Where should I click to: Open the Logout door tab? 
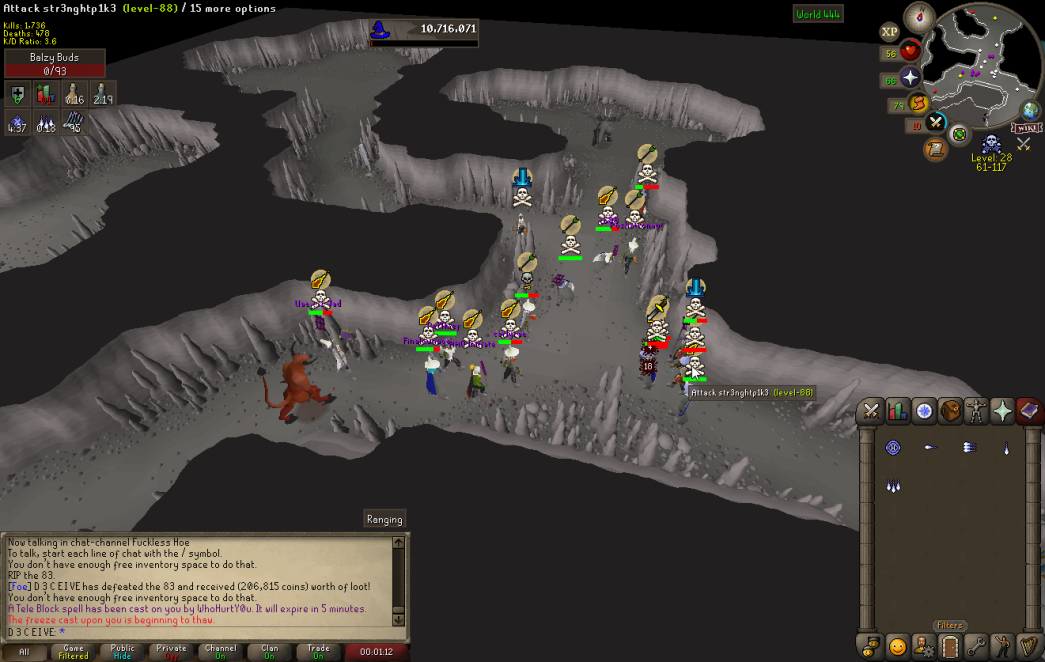point(949,646)
